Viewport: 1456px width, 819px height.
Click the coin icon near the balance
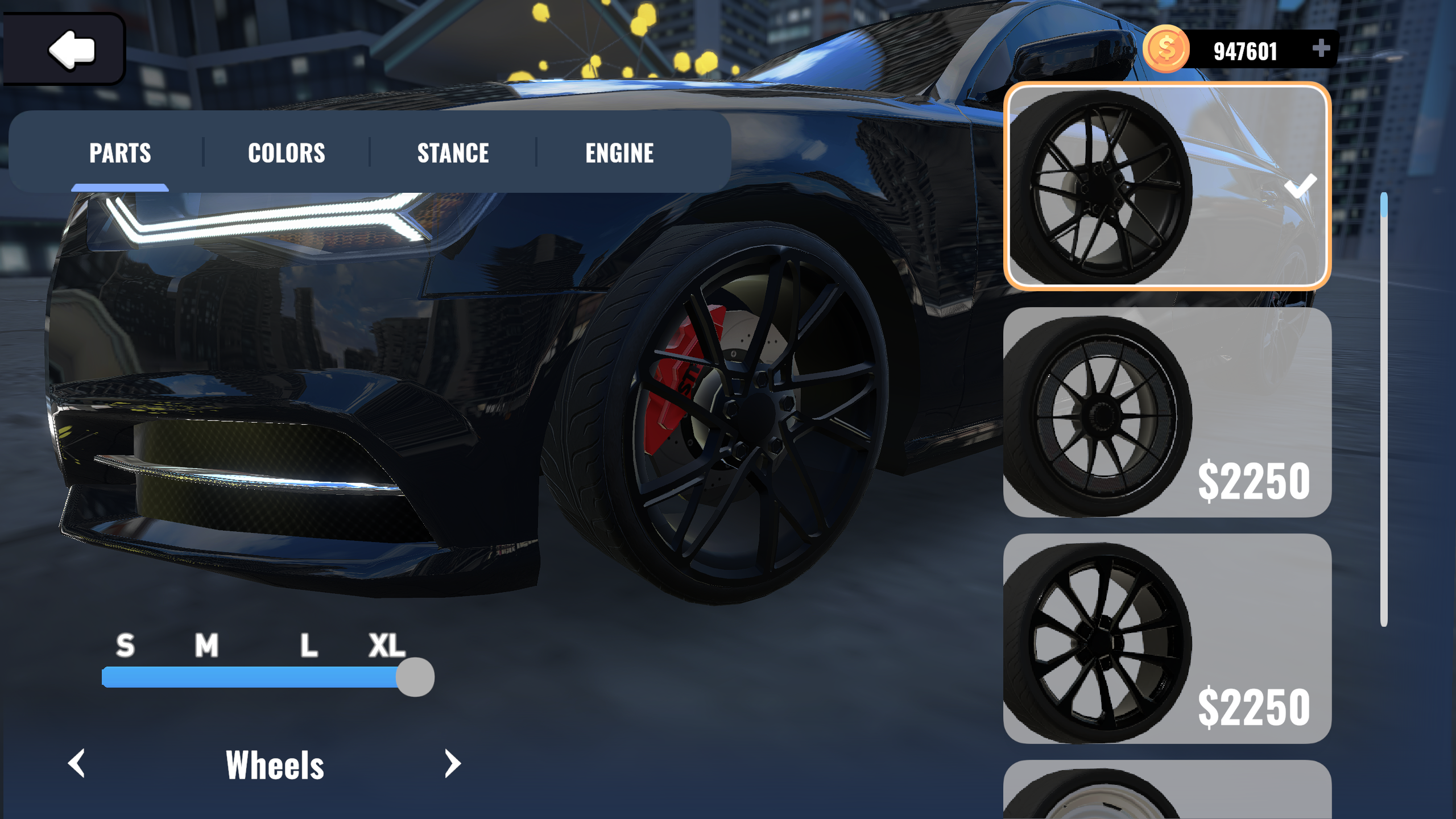point(1165,49)
